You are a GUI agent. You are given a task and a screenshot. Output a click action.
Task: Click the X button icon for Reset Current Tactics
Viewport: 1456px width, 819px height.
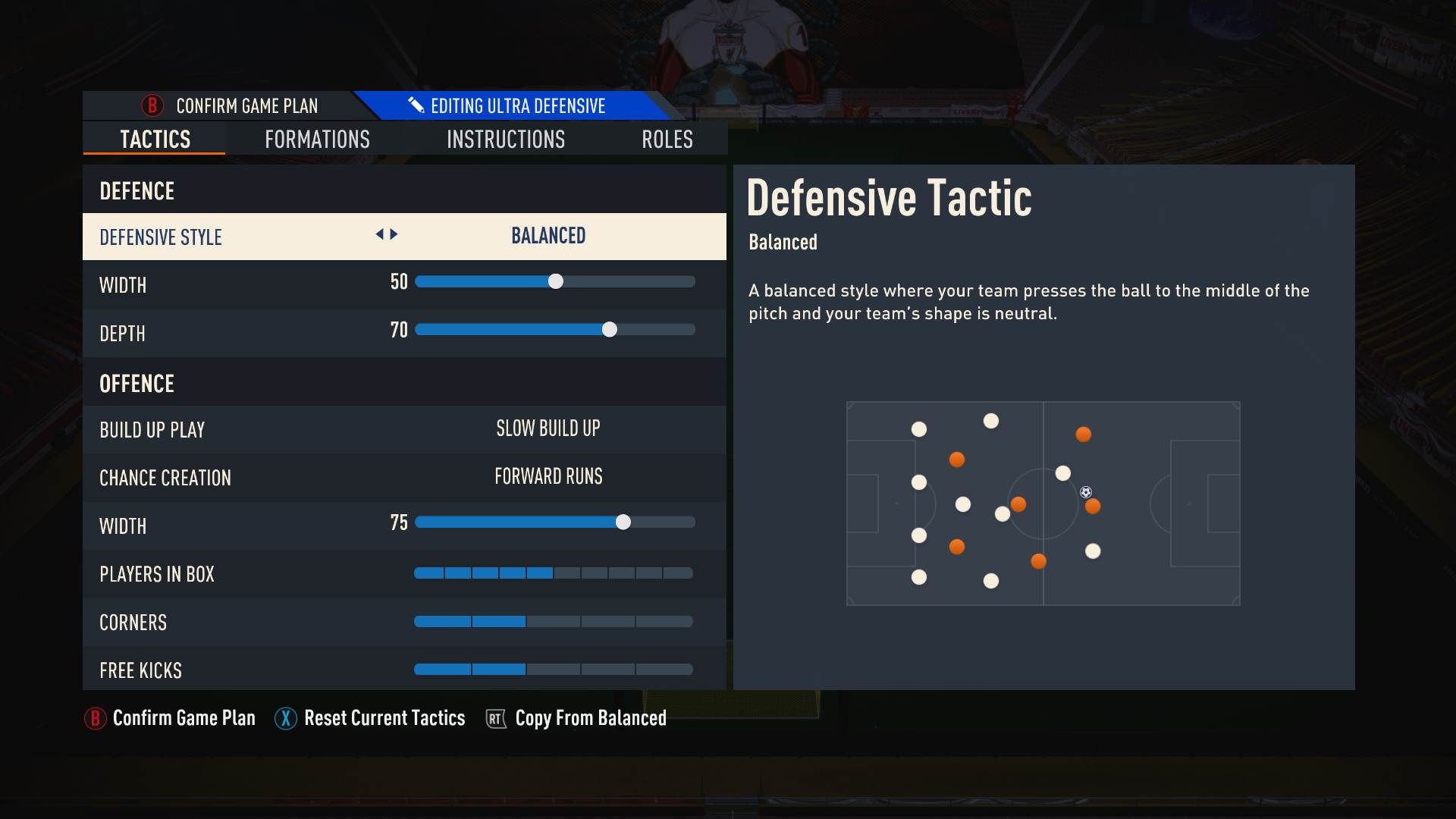(284, 718)
